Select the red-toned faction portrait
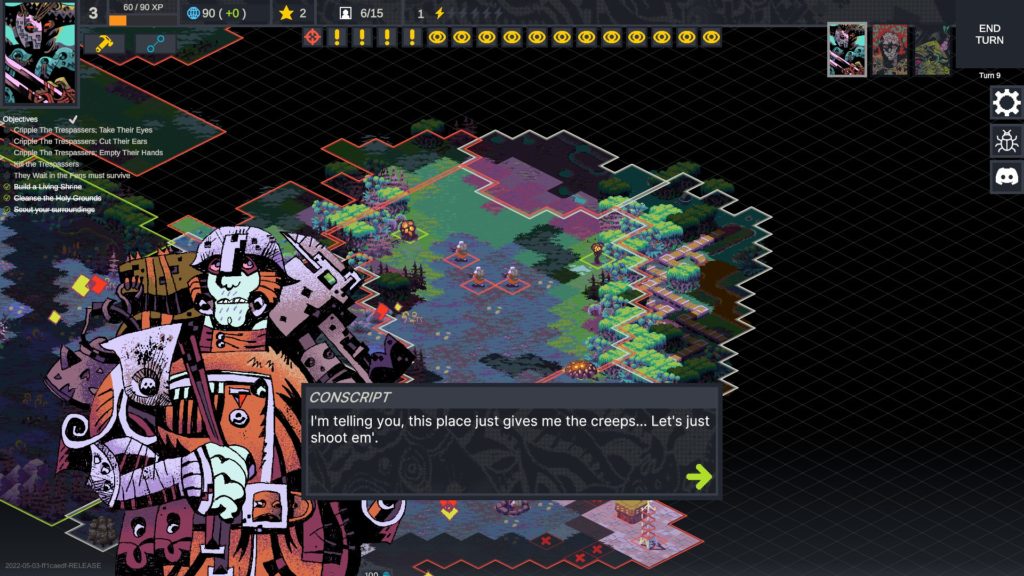Viewport: 1024px width, 576px height. (x=890, y=49)
